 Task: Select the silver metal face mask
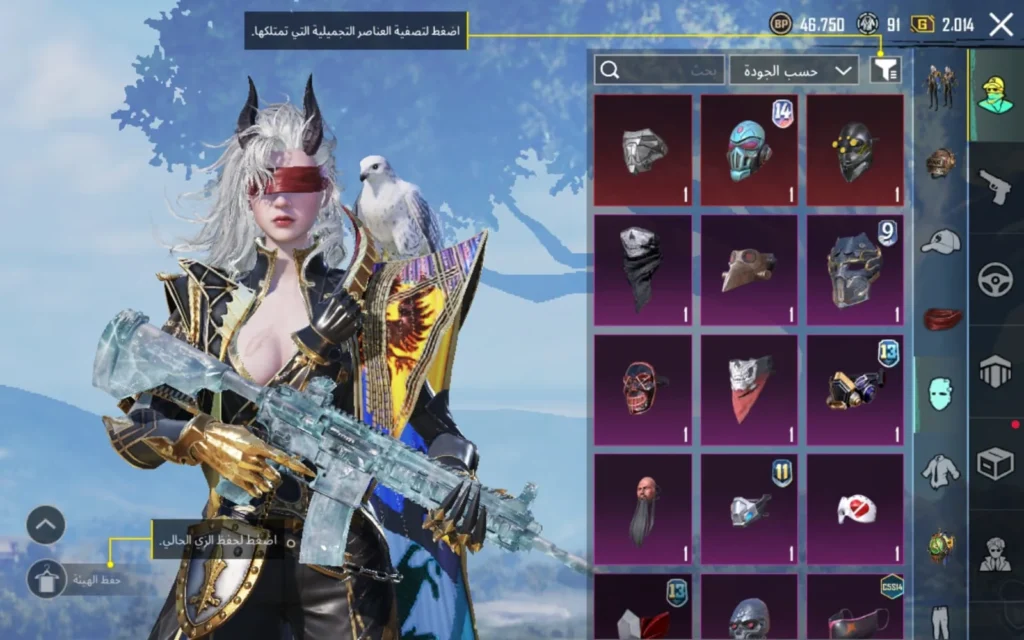click(x=643, y=150)
